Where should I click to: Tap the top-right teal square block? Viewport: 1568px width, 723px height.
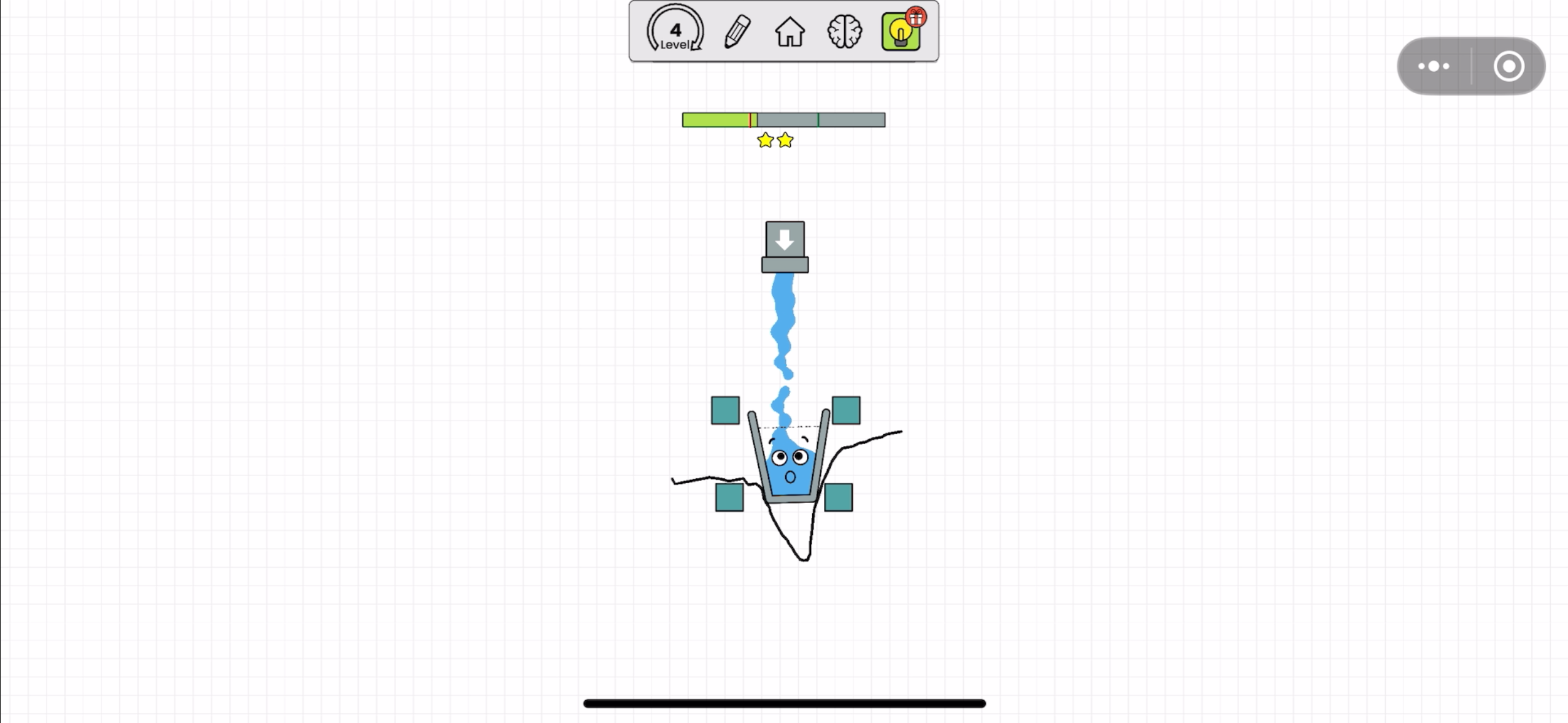pyautogui.click(x=846, y=411)
